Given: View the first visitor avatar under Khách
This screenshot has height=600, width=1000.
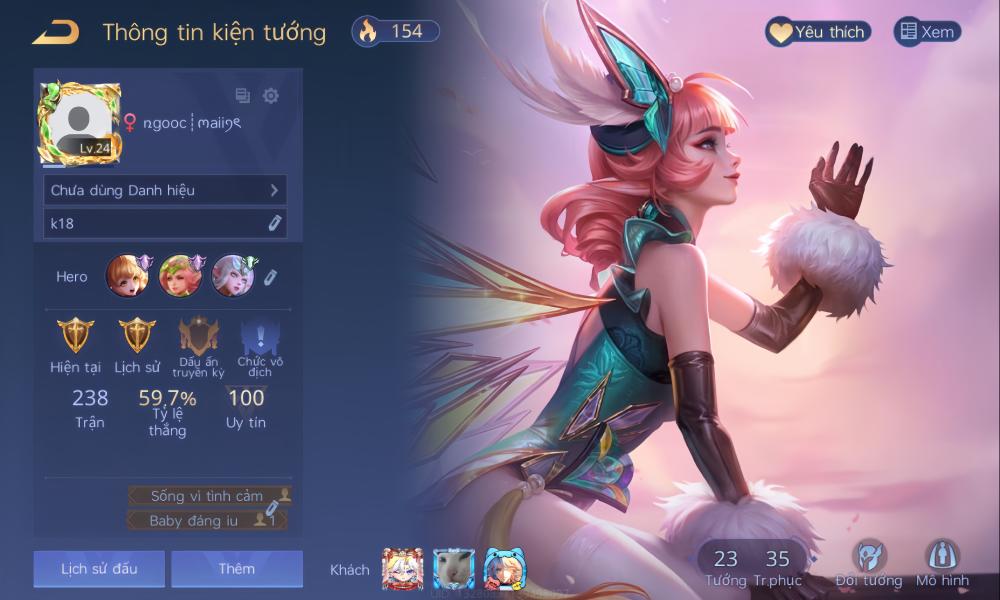Looking at the screenshot, I should [x=402, y=568].
